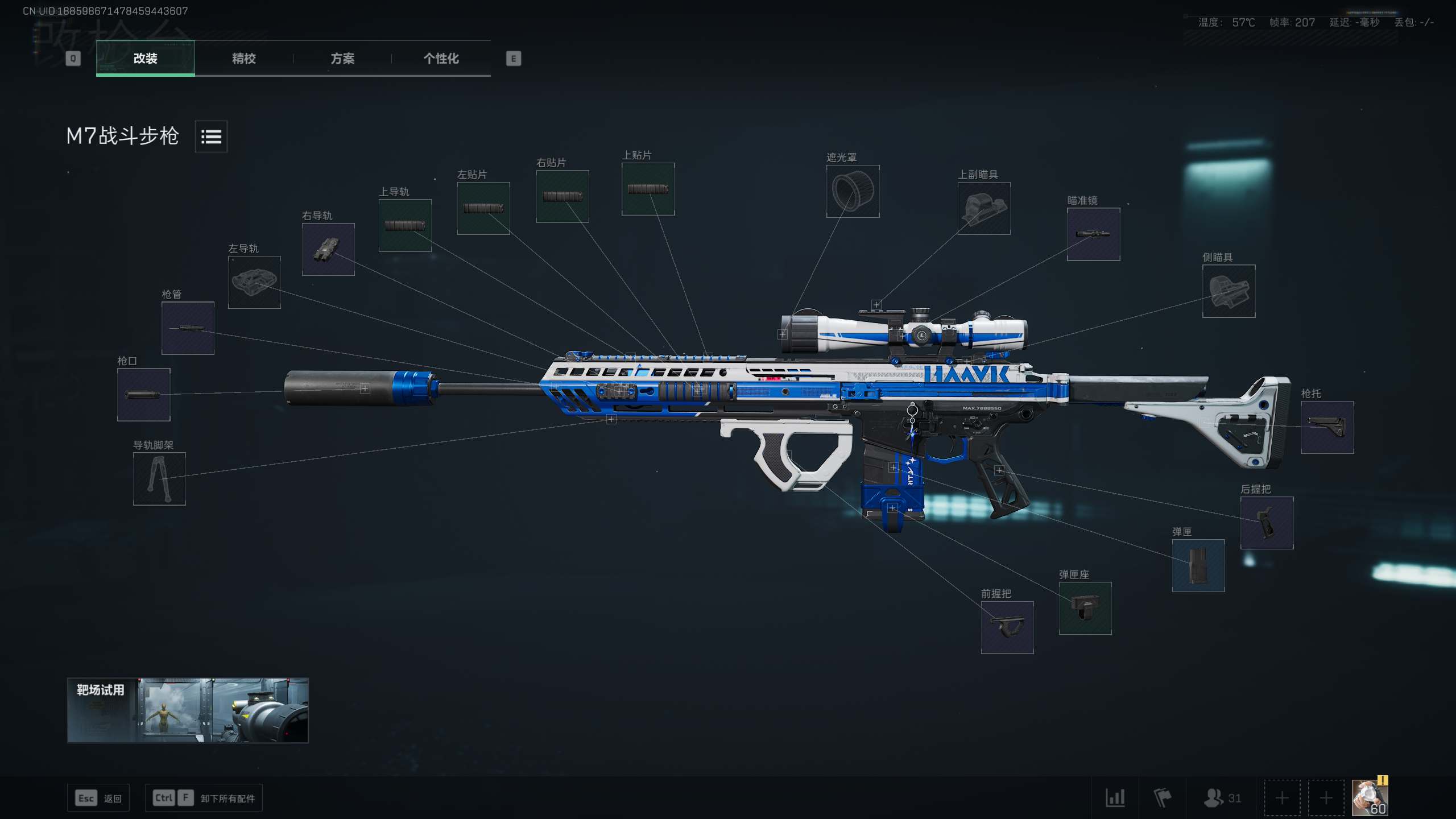Open the 方案 tab
Image resolution: width=1456 pixels, height=819 pixels.
point(342,58)
